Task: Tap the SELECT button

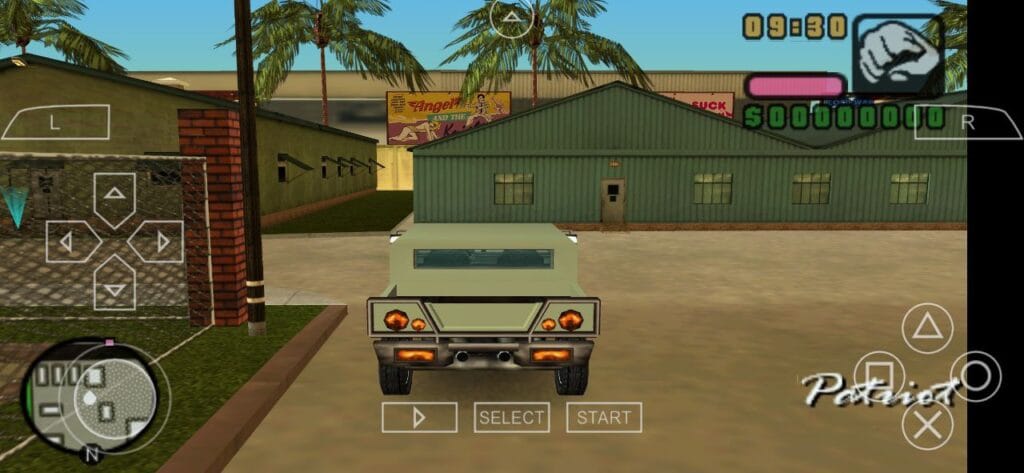Action: click(x=512, y=417)
